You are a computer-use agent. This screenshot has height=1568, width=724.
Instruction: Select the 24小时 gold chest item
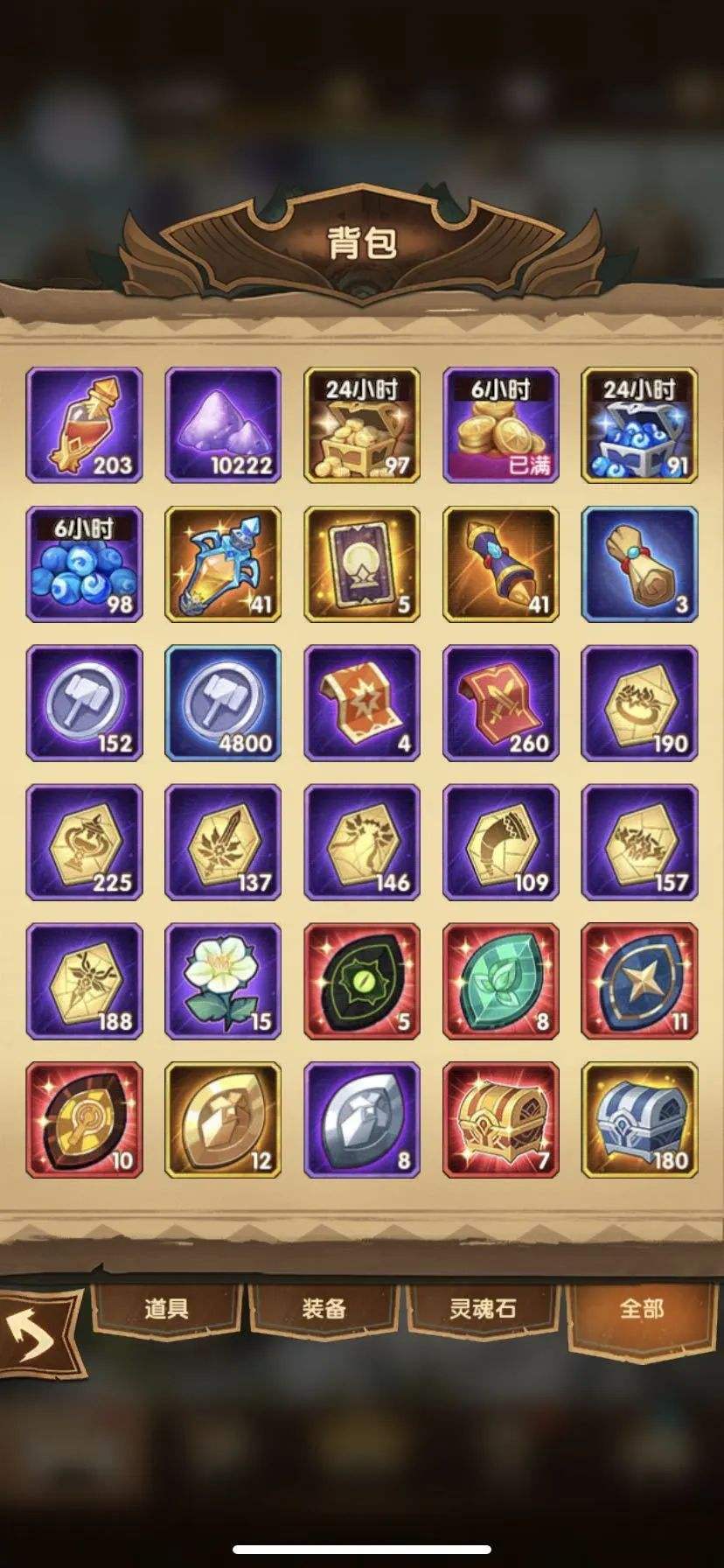coord(362,425)
